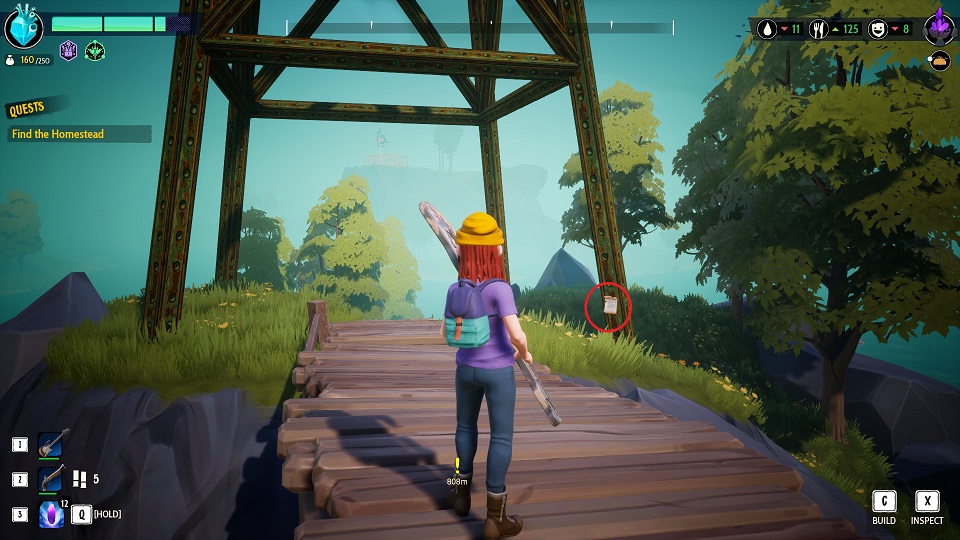The image size is (960, 540).
Task: Click the water droplet thirst icon
Action: (x=768, y=29)
